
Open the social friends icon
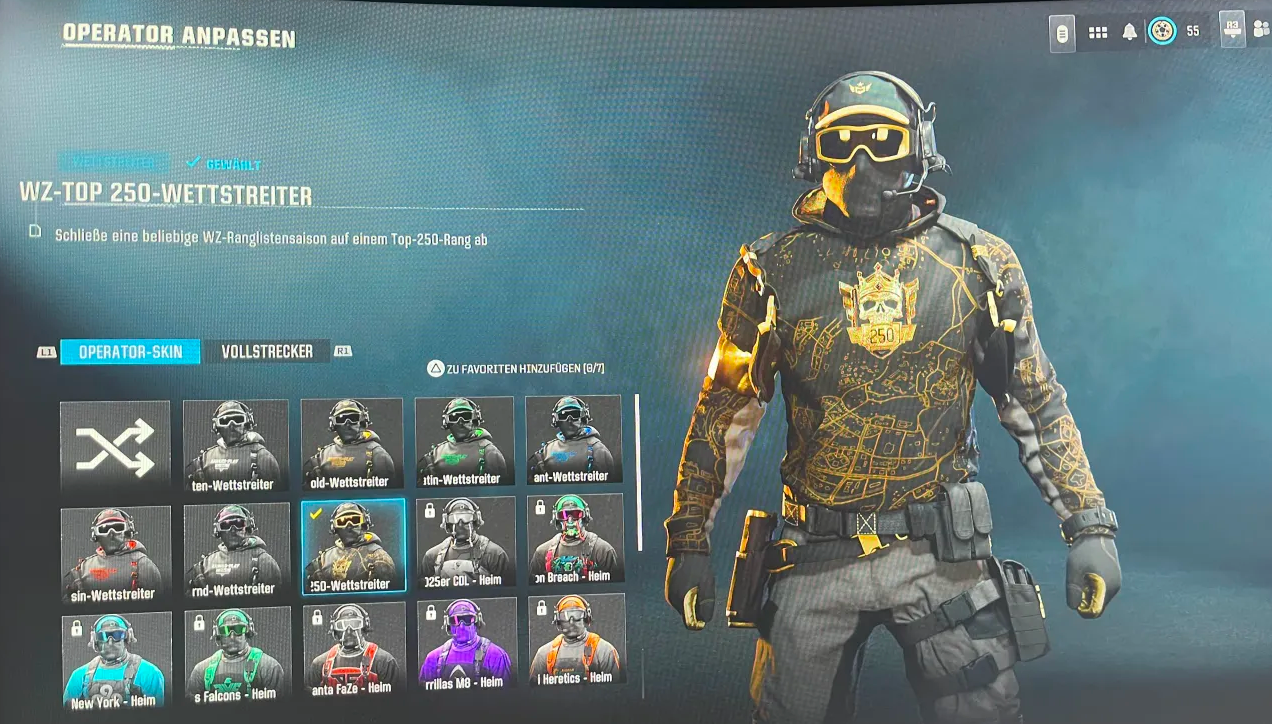(x=1260, y=29)
